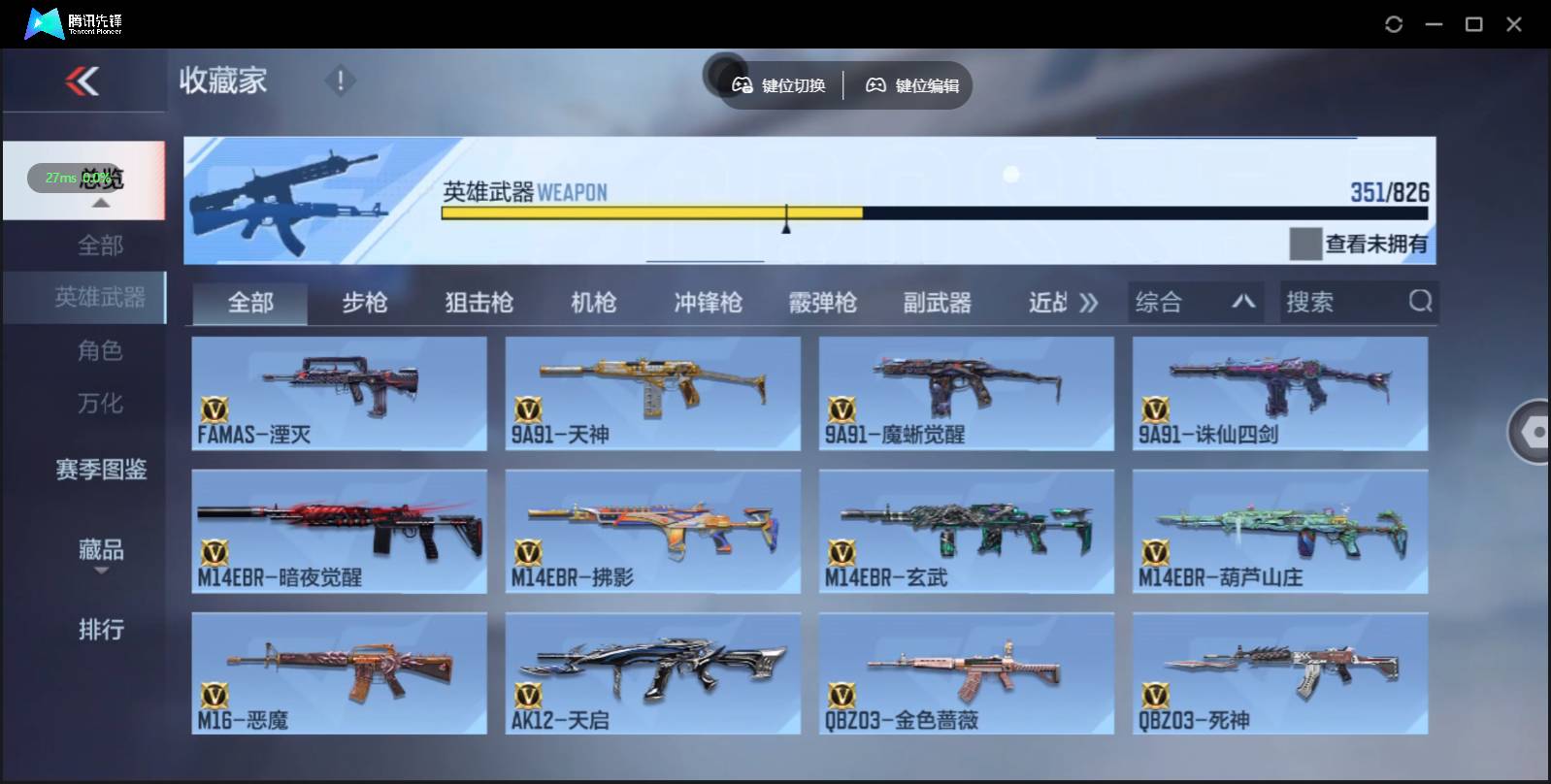
Task: Click the refresh icon in the title bar
Action: (x=1395, y=23)
